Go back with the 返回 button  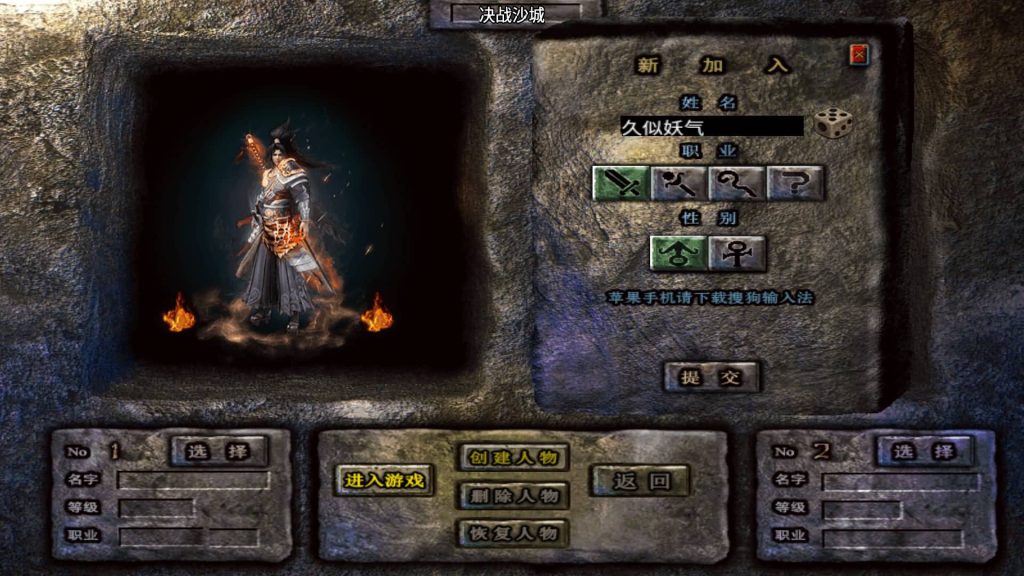[640, 481]
